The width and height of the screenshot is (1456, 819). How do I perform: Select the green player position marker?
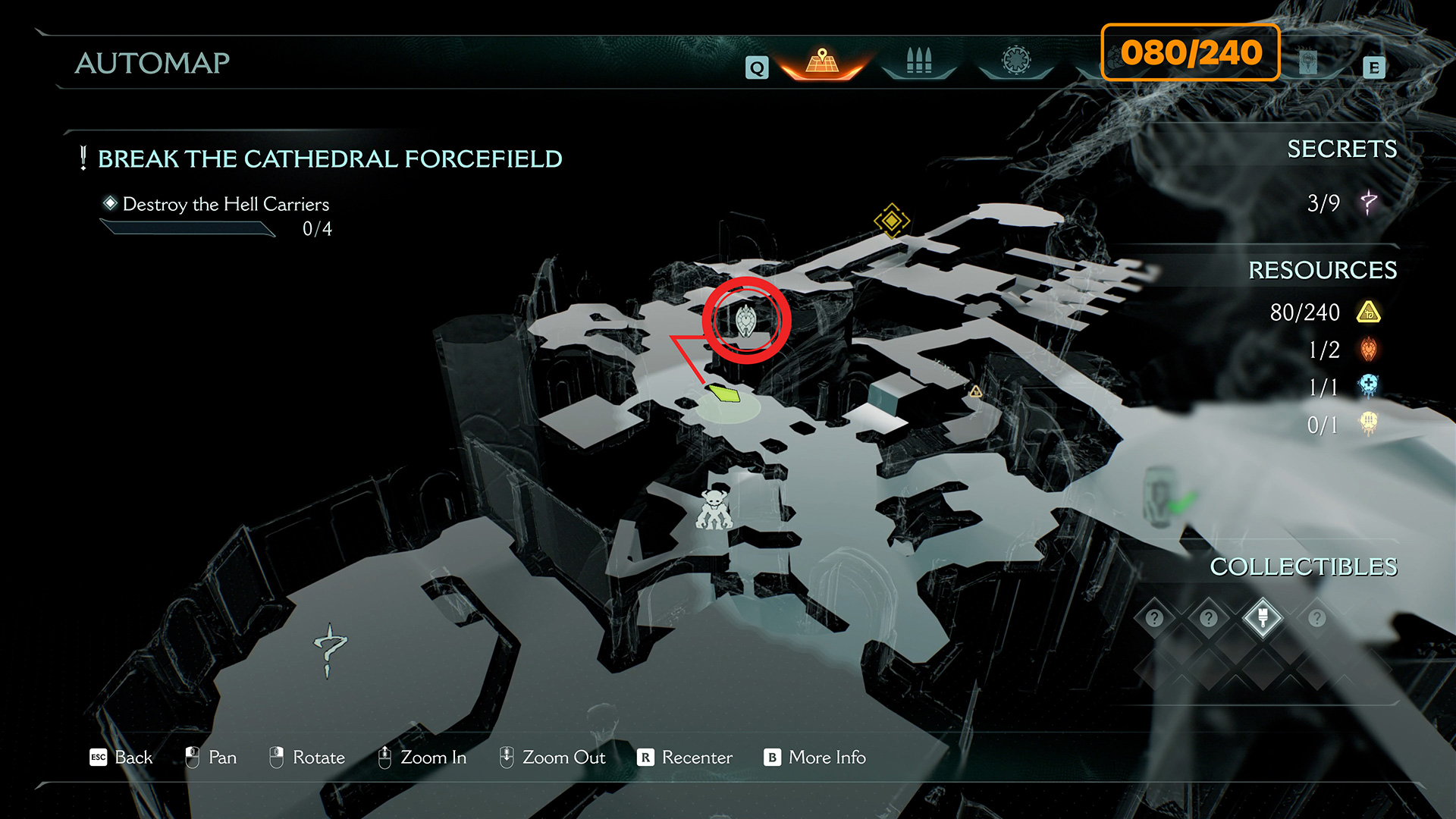pyautogui.click(x=725, y=394)
